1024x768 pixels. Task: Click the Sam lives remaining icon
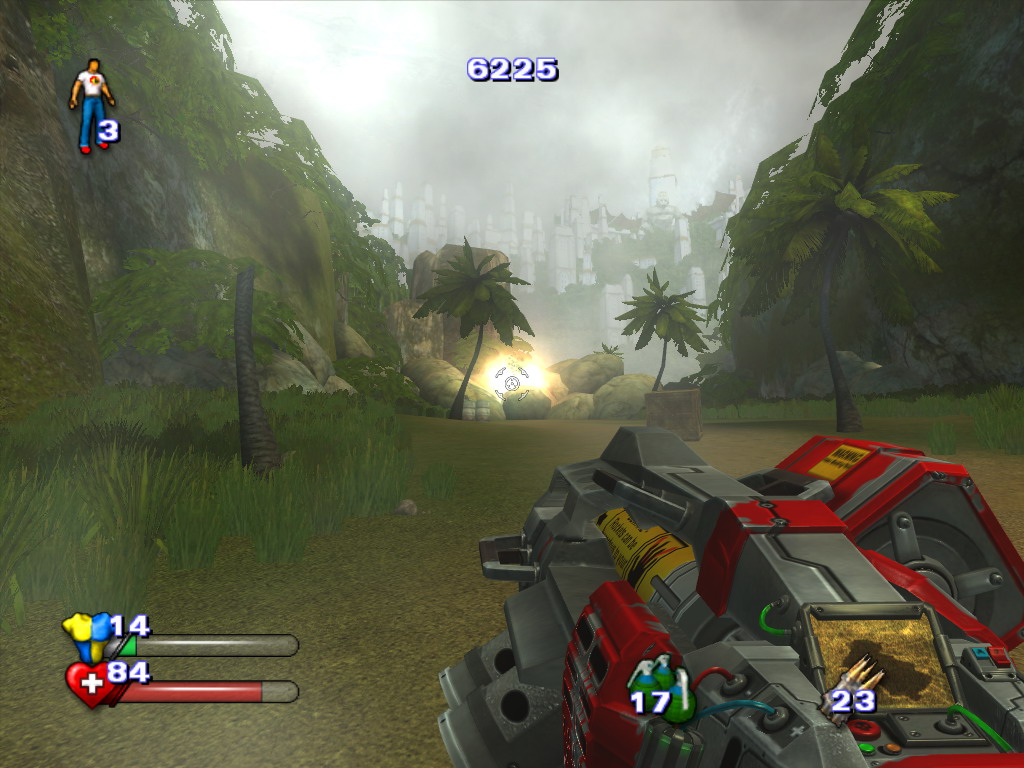tap(91, 104)
